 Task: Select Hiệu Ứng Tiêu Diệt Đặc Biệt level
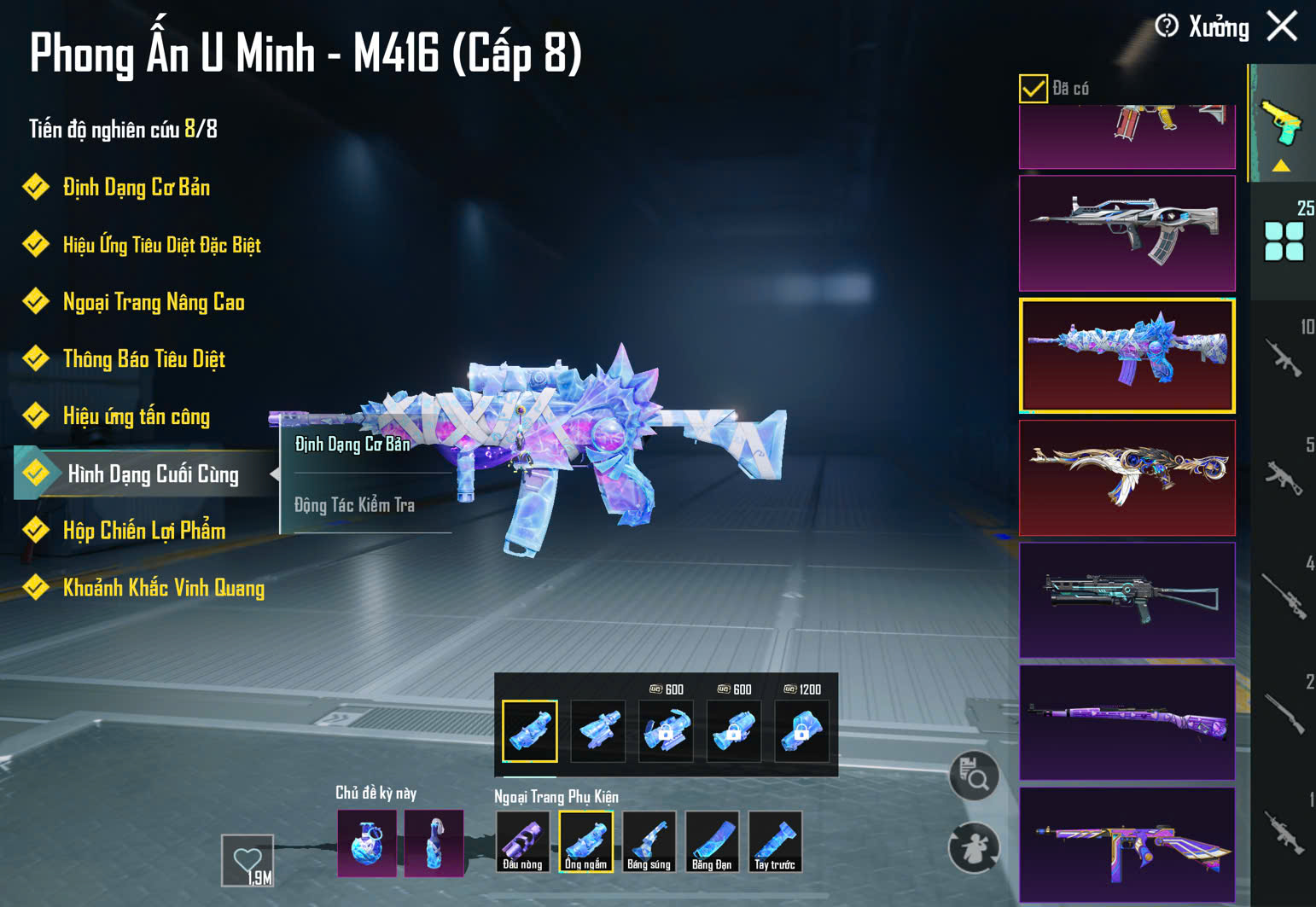161,246
